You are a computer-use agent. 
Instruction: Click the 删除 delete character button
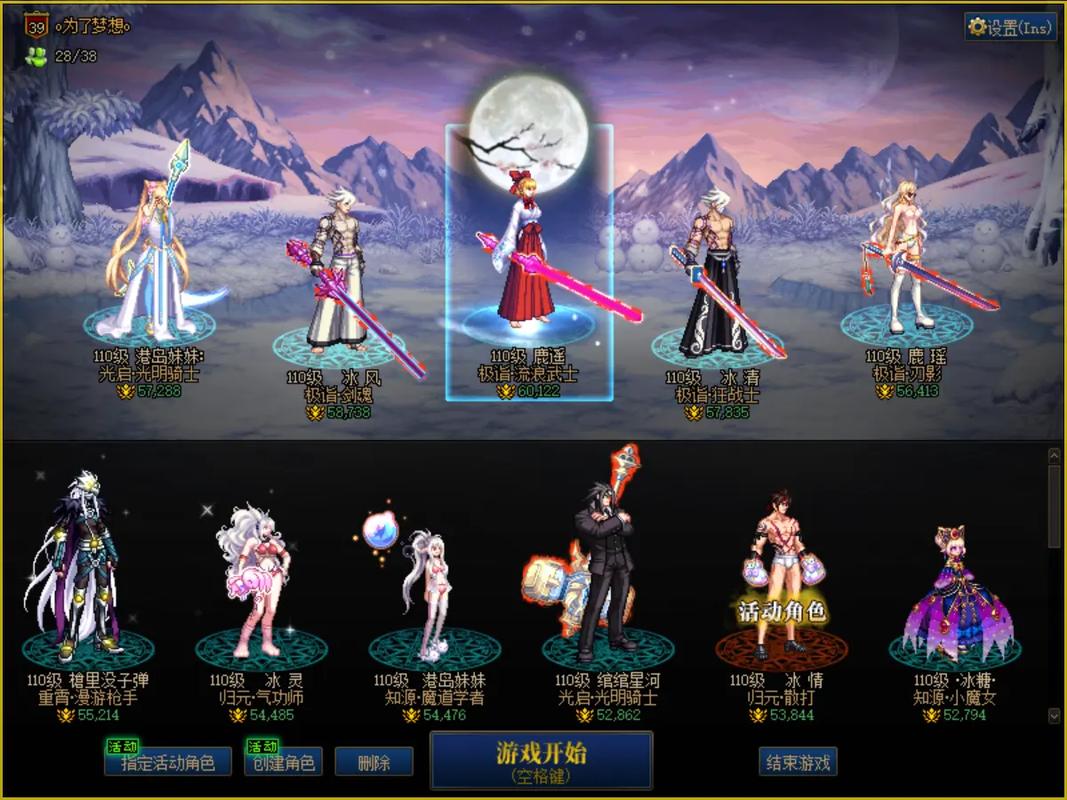(x=374, y=762)
